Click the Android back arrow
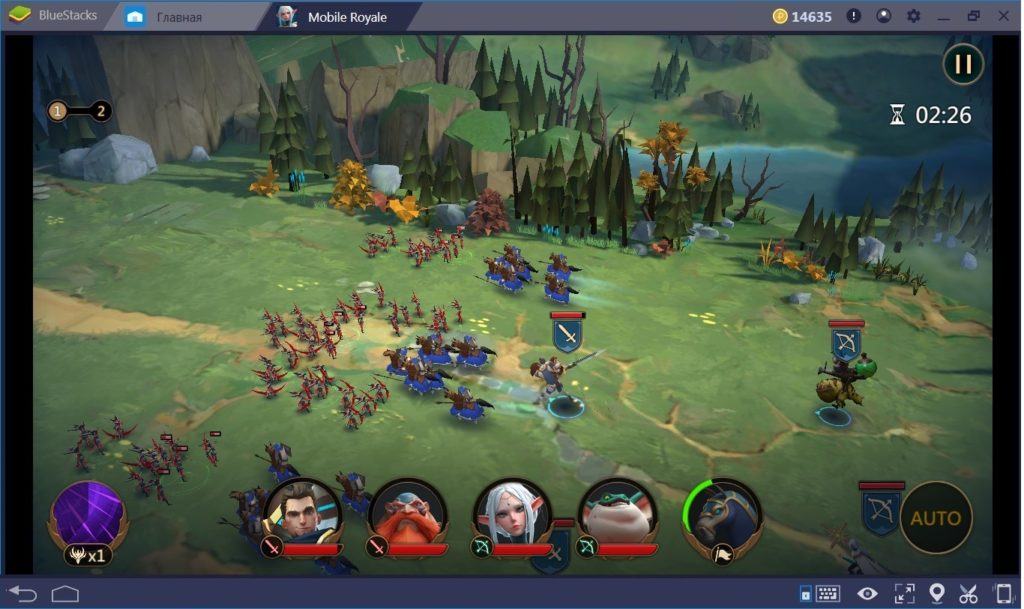 click(x=22, y=593)
